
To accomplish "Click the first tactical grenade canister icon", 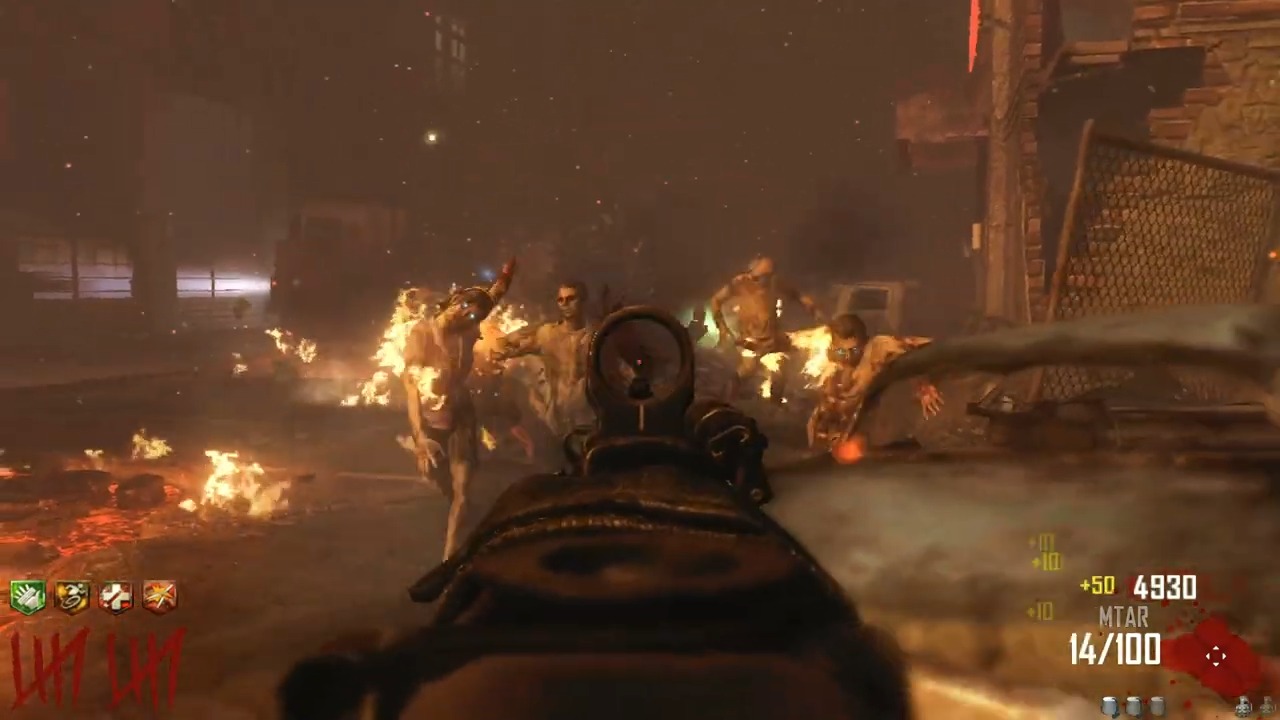I will [x=1110, y=705].
